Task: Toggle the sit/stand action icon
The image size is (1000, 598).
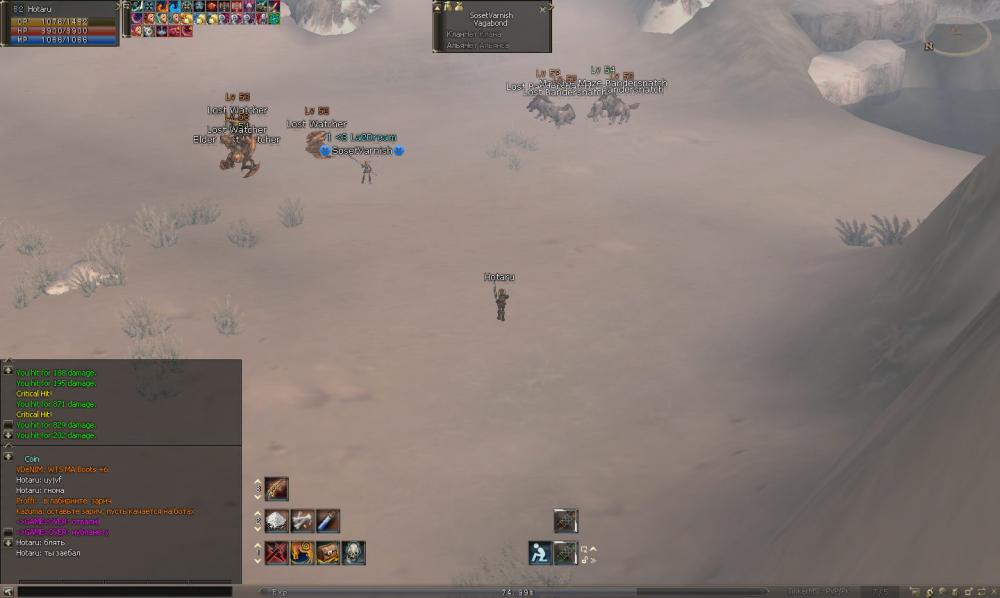Action: 541,553
